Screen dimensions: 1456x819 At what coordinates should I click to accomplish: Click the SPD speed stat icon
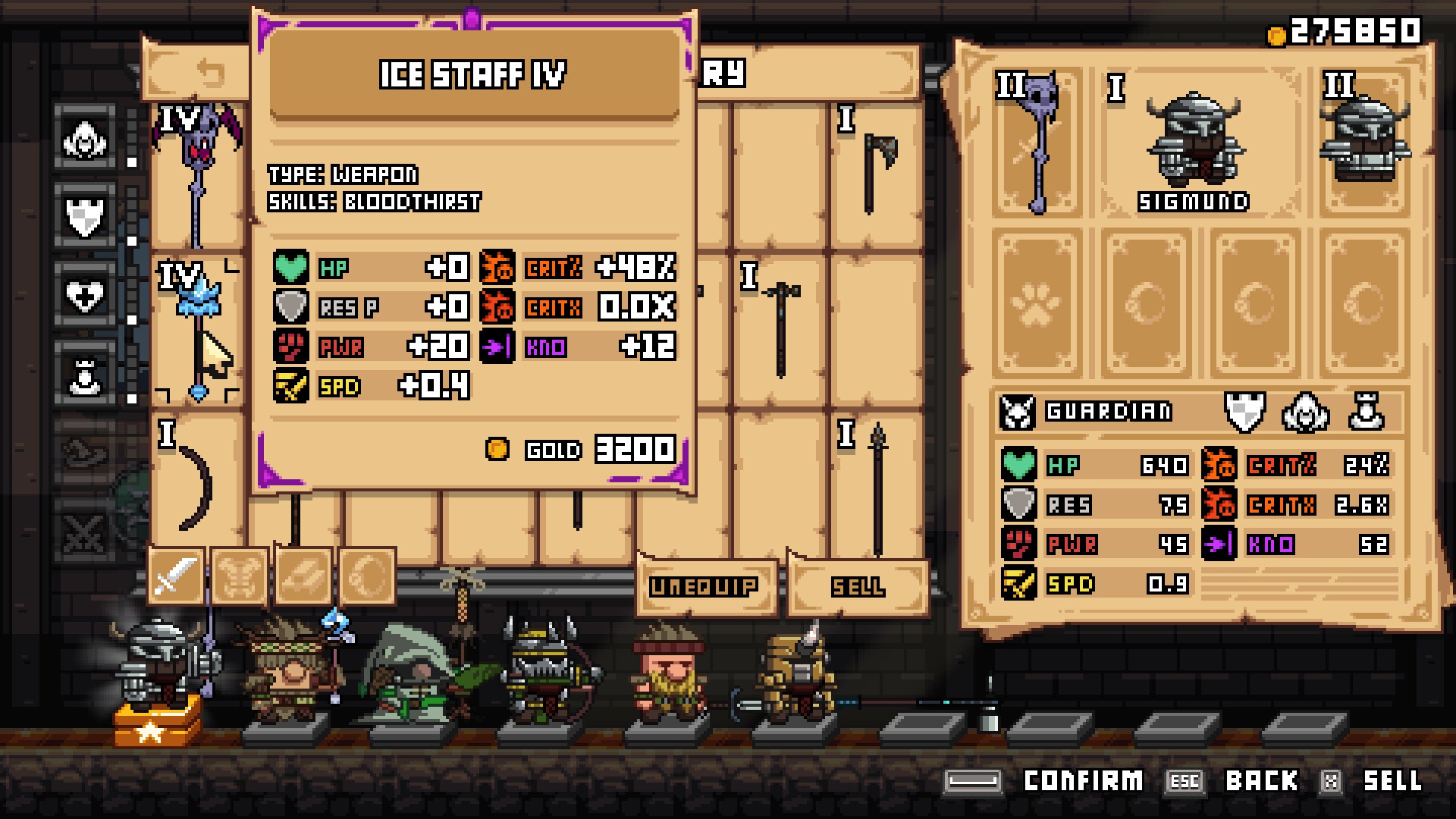1020,585
